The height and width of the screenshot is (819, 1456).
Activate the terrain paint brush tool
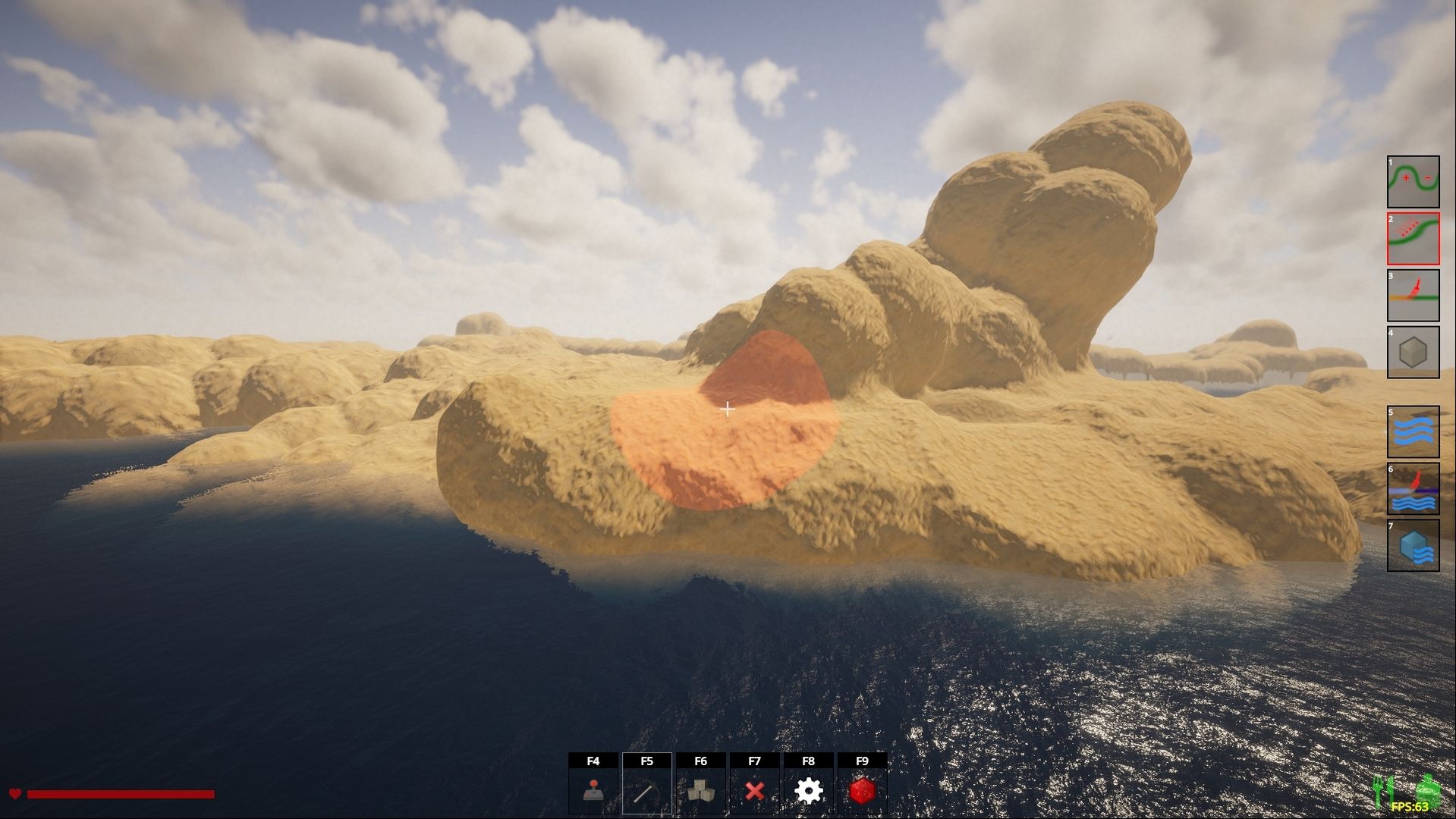[1413, 296]
